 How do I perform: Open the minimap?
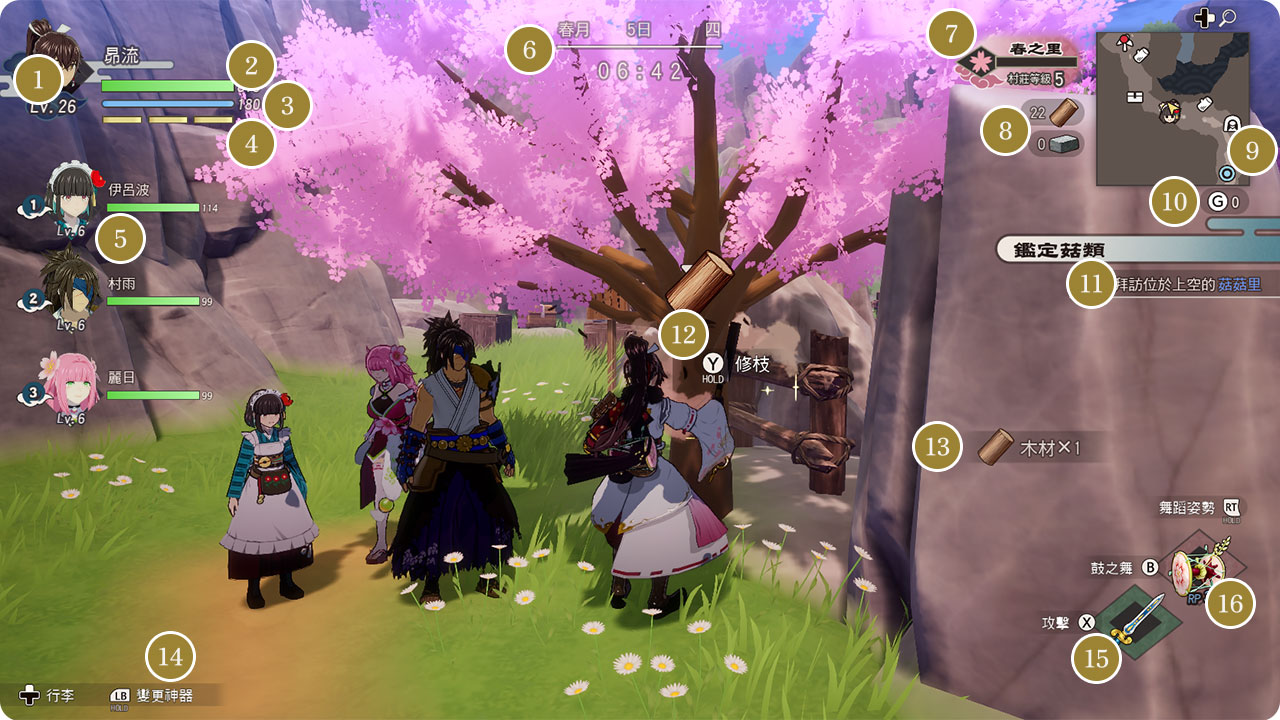[1172, 108]
